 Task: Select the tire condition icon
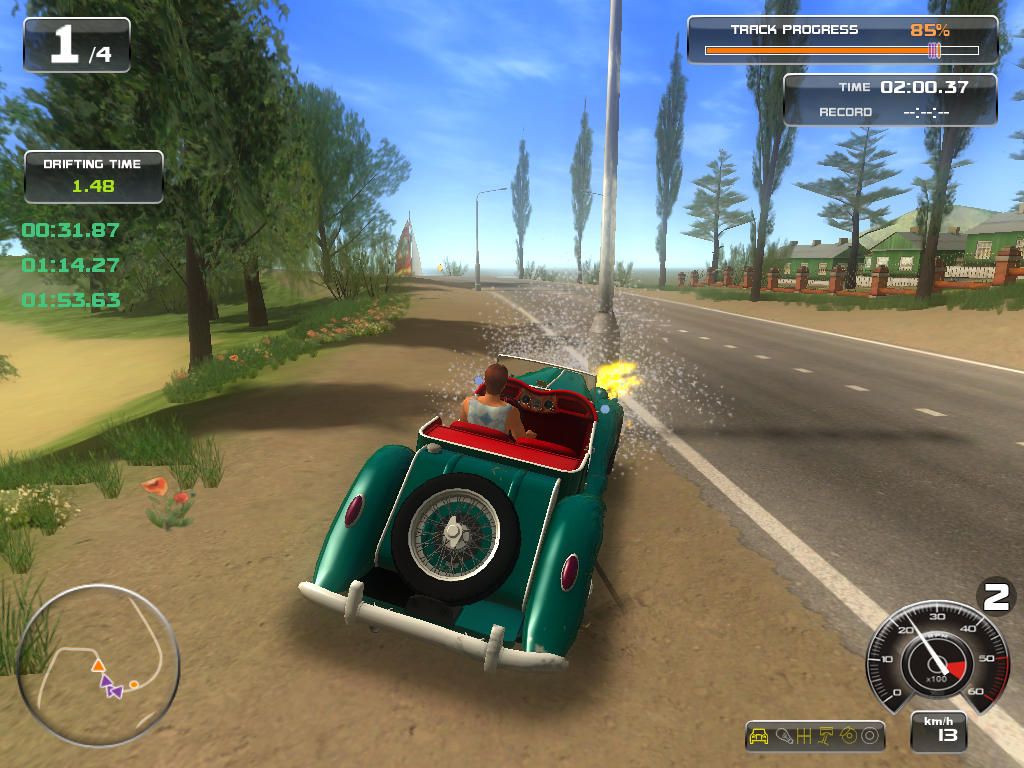pos(869,737)
